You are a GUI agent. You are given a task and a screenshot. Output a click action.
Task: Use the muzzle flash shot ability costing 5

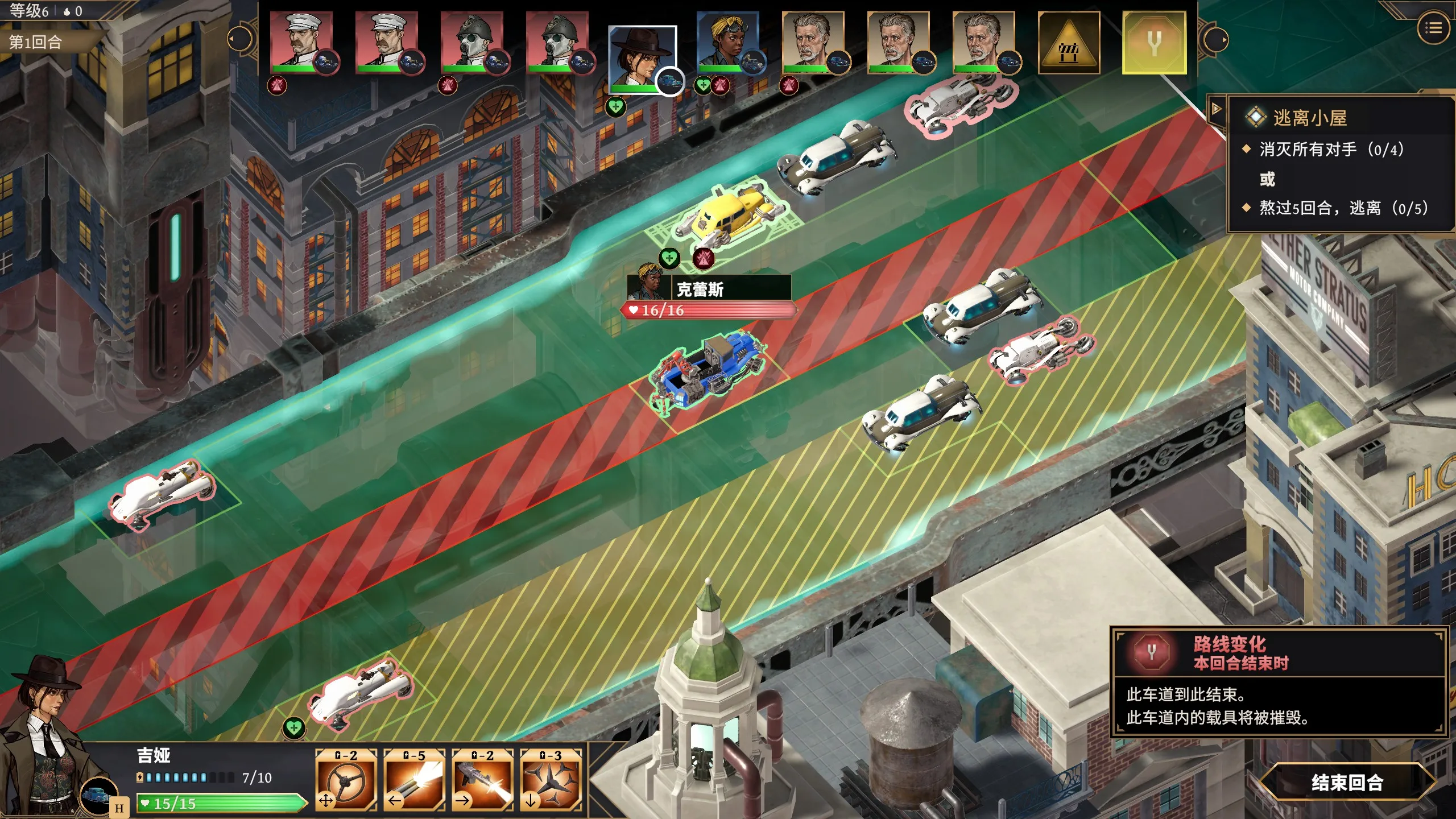point(414,780)
